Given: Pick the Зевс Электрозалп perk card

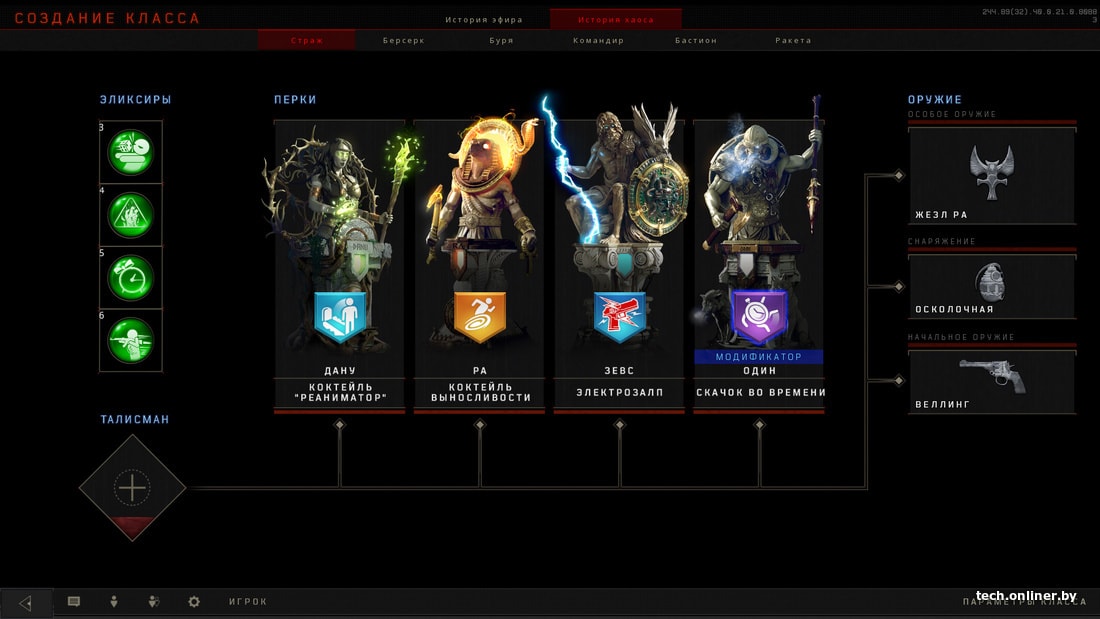Looking at the screenshot, I should tap(620, 265).
